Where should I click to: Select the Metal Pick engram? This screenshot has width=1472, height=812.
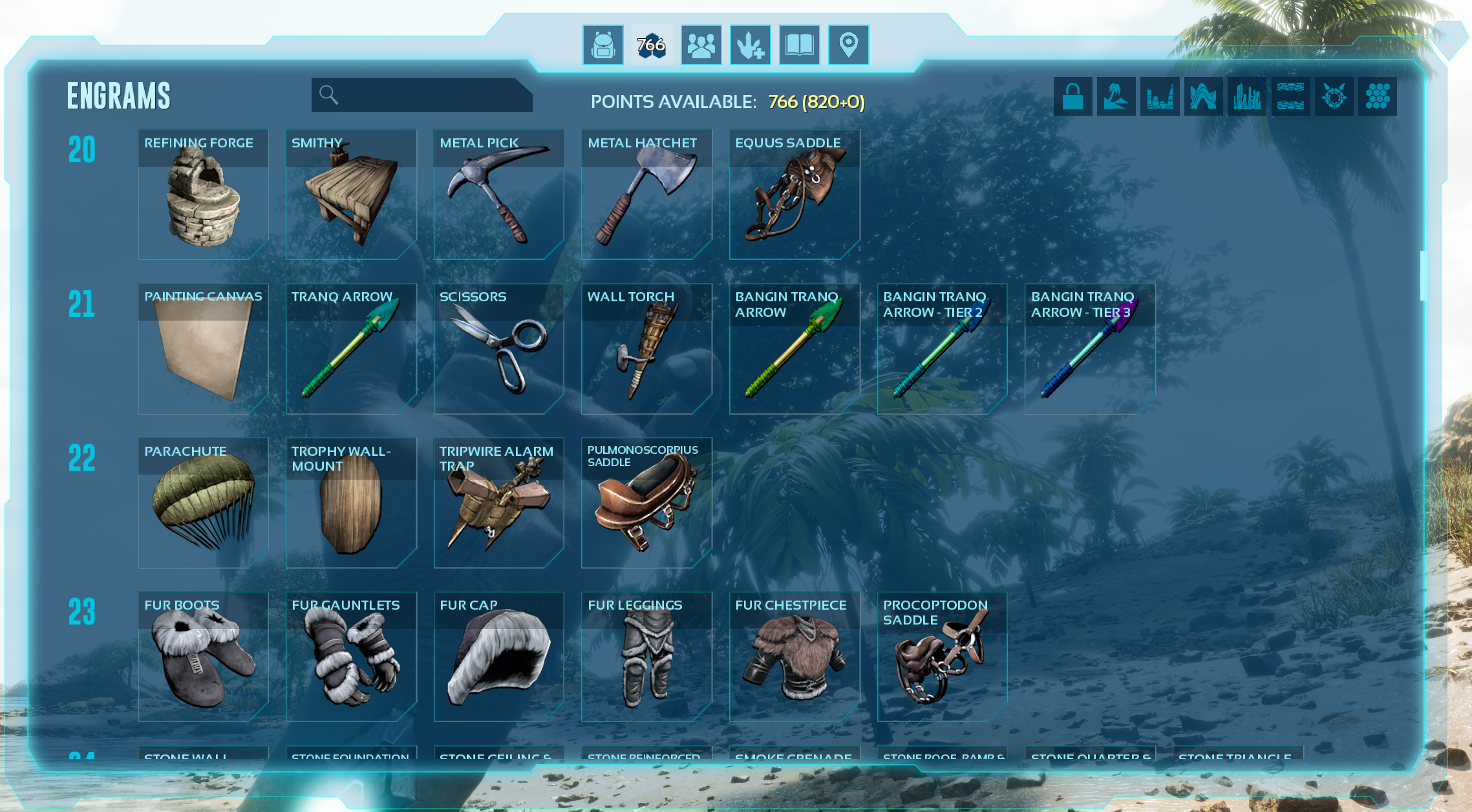pyautogui.click(x=498, y=194)
